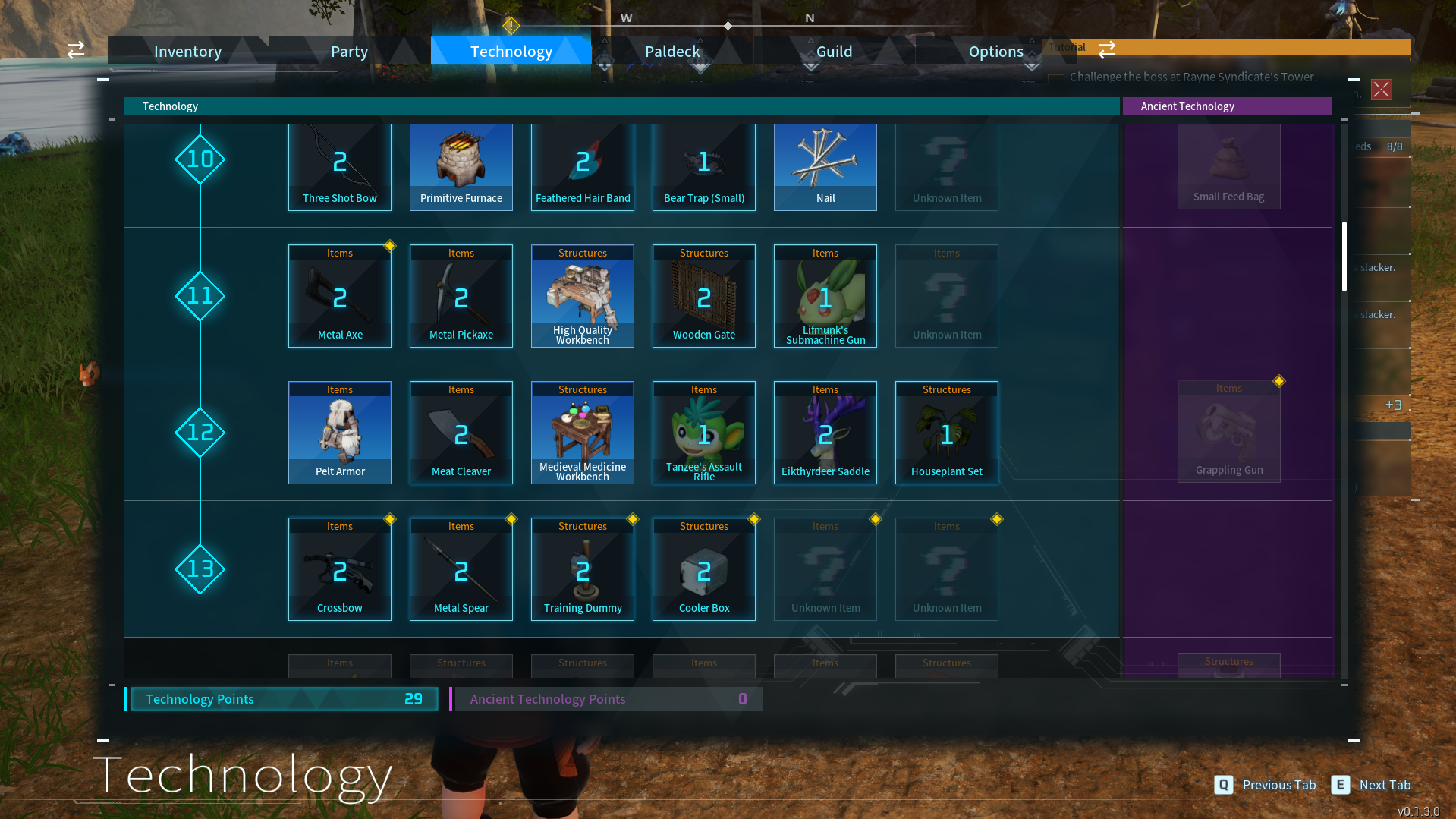This screenshot has height=819, width=1456.
Task: Unlock the Training Dummy structure
Action: (582, 569)
